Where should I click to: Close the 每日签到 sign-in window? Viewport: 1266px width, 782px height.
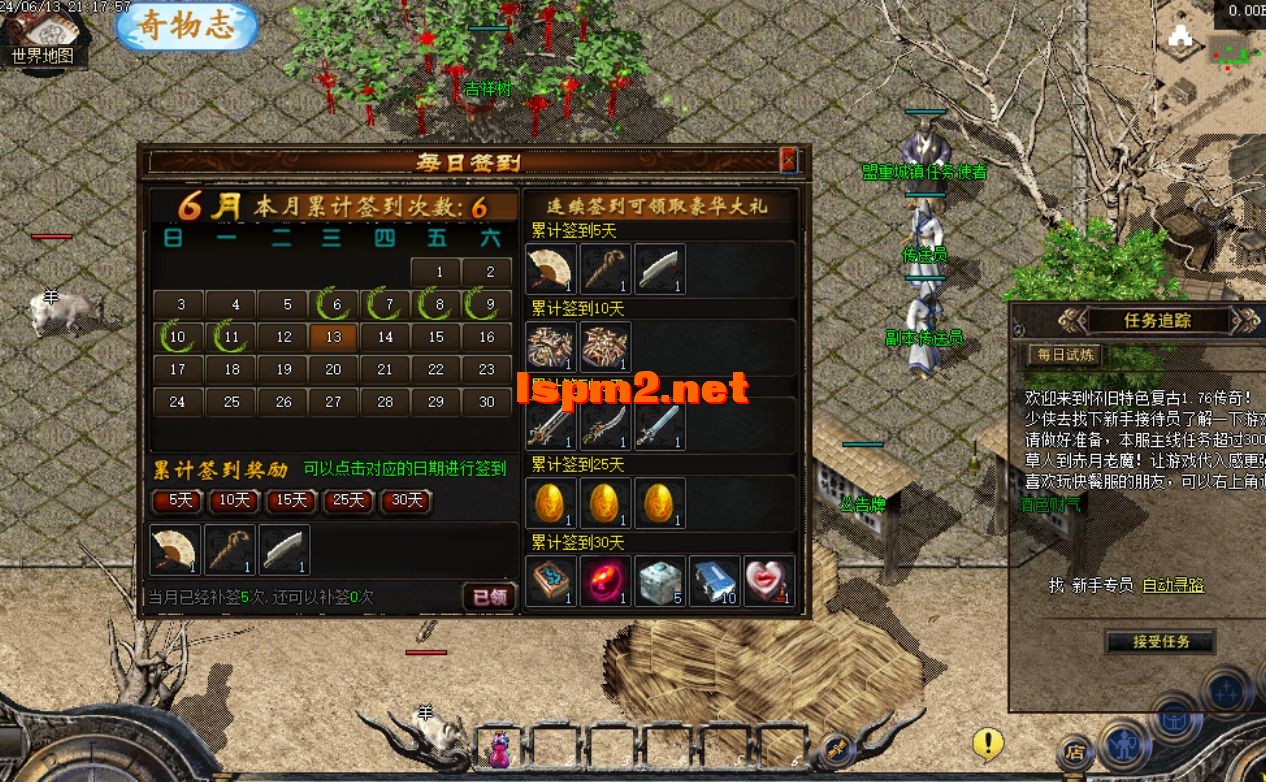click(x=788, y=160)
